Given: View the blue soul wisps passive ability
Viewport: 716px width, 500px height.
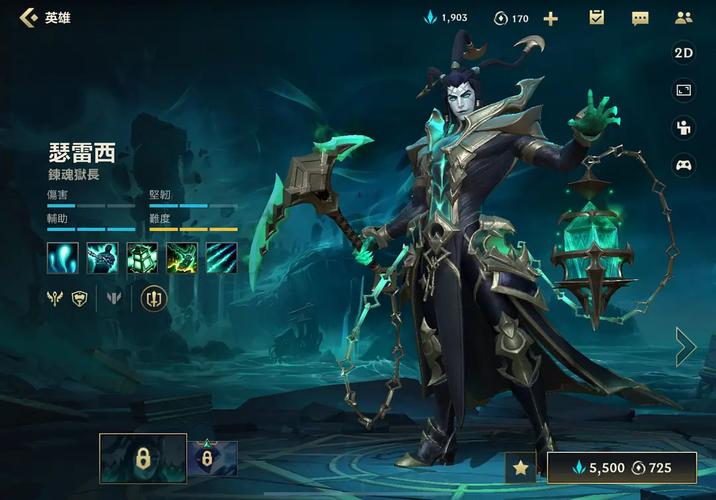Looking at the screenshot, I should pos(62,257).
